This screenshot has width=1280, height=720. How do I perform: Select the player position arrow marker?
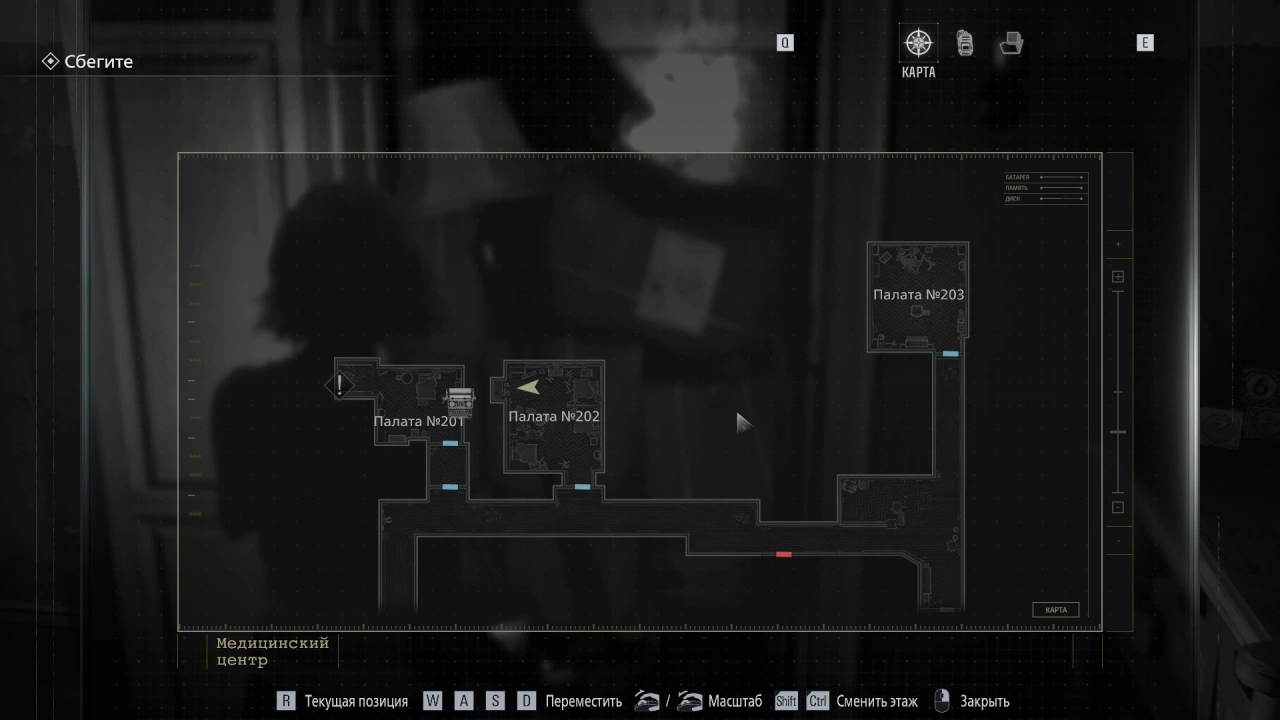click(x=529, y=387)
